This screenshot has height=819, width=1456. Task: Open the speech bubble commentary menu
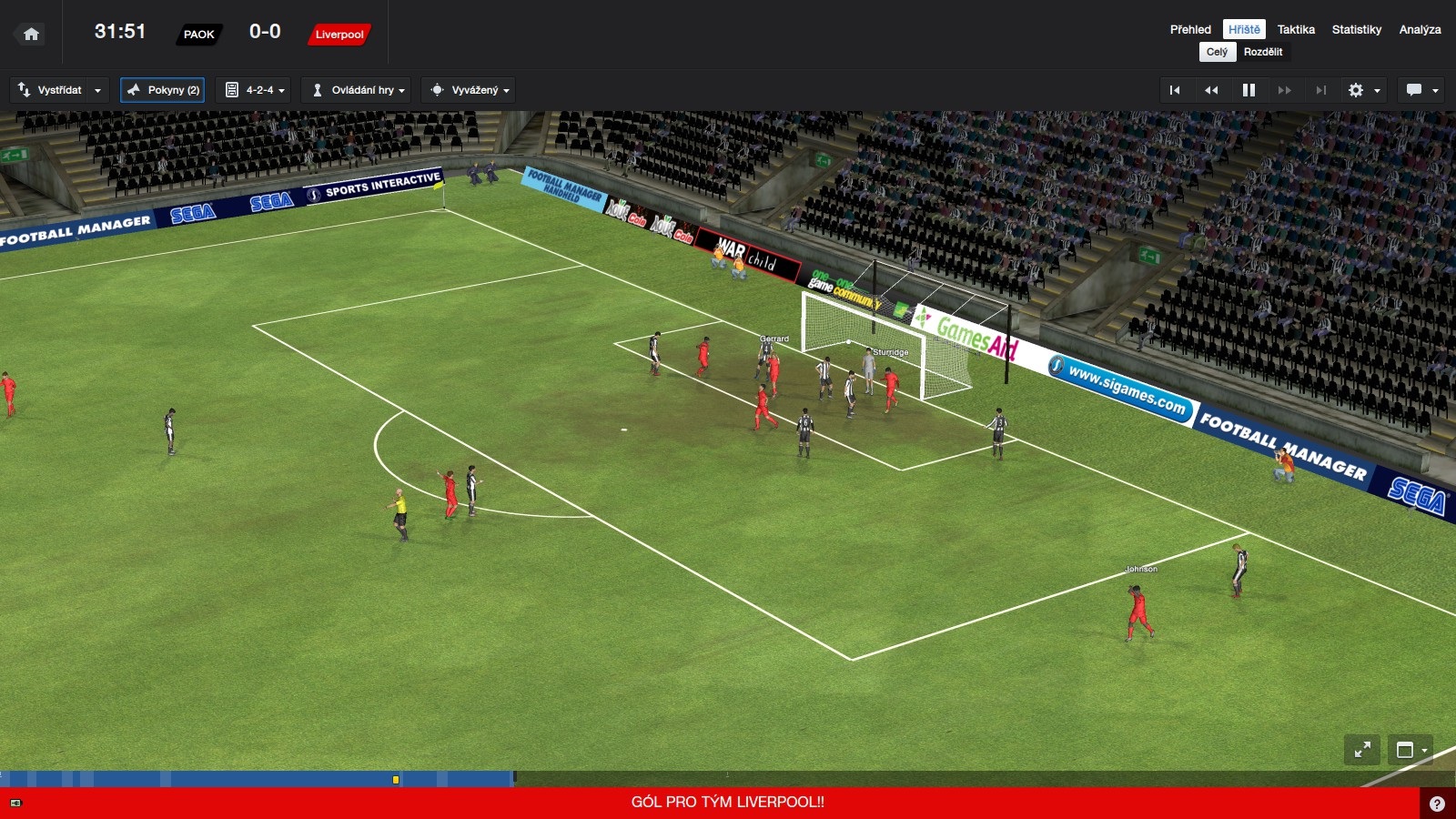pos(1421,90)
